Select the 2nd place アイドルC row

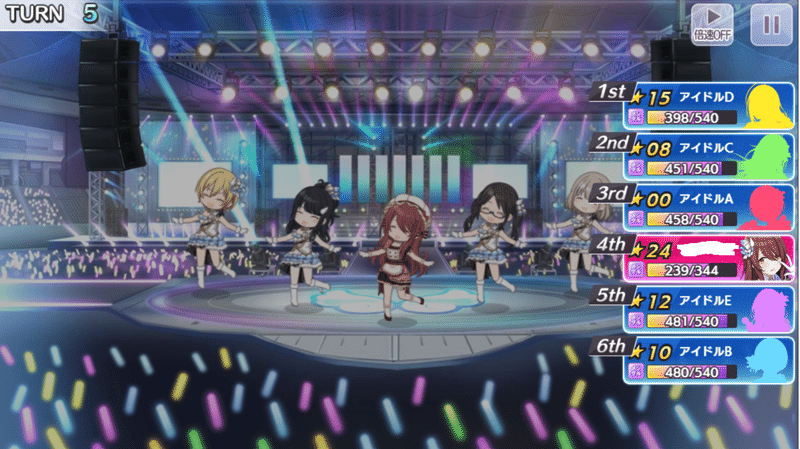(x=710, y=158)
